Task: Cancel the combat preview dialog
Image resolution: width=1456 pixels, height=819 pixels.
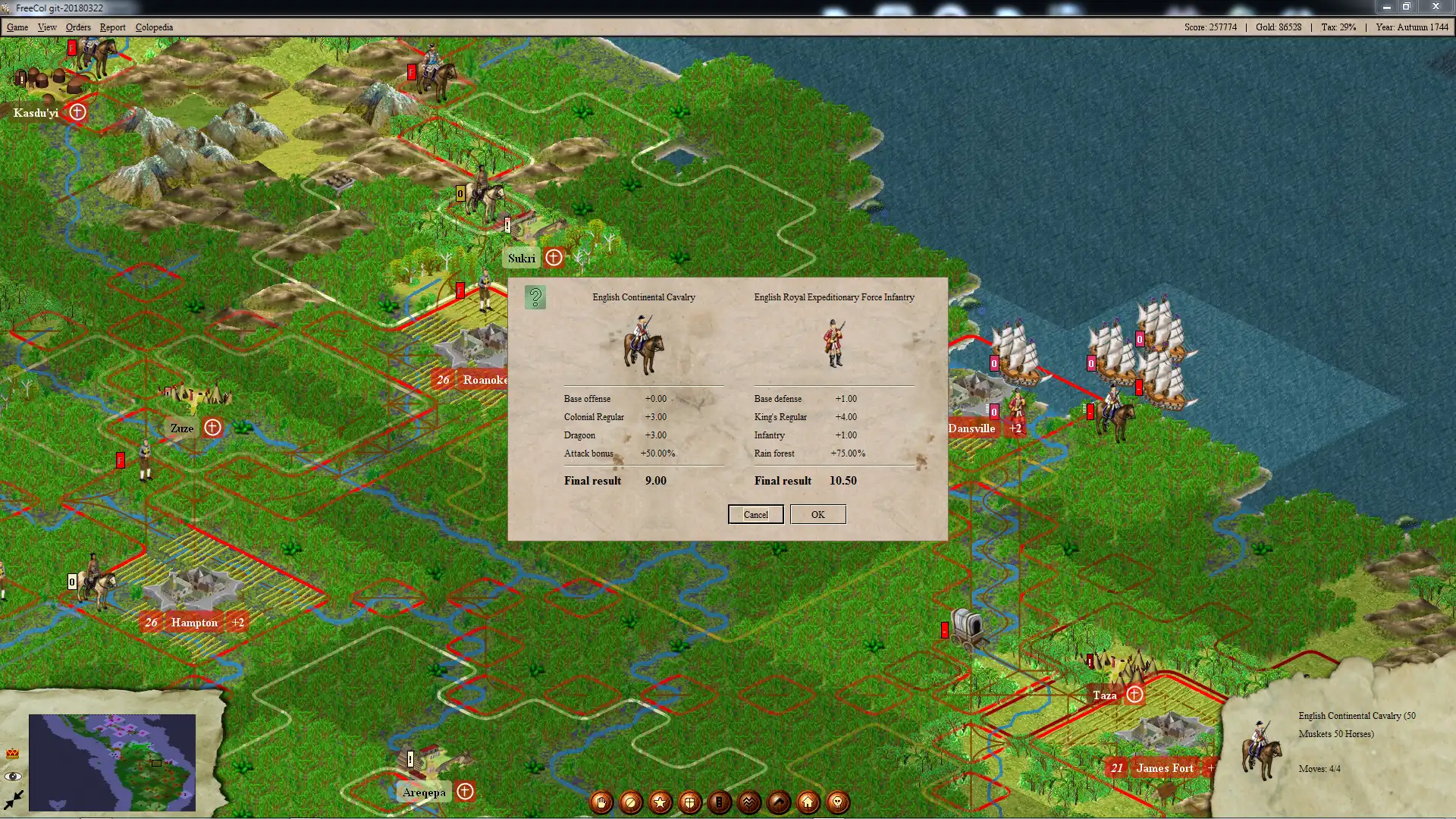Action: pyautogui.click(x=755, y=514)
